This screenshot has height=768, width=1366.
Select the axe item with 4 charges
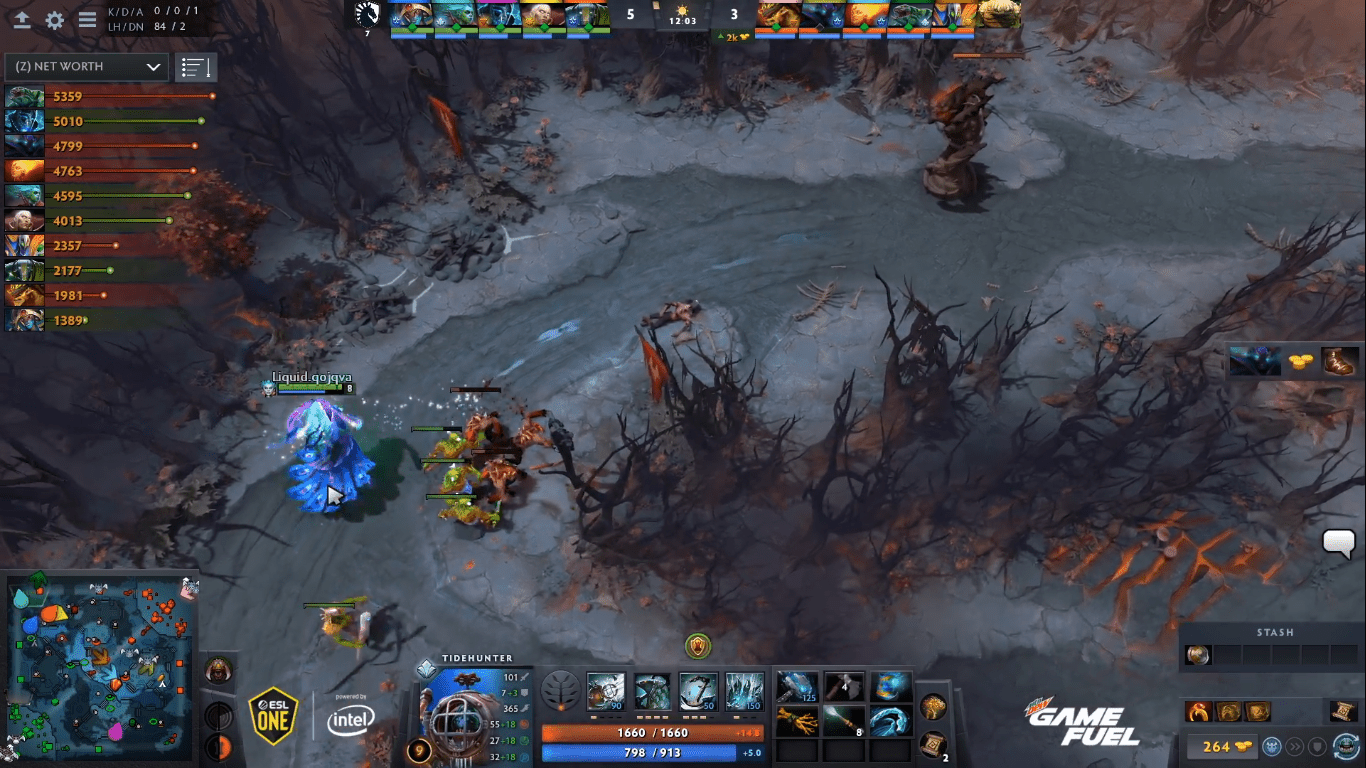click(x=843, y=687)
